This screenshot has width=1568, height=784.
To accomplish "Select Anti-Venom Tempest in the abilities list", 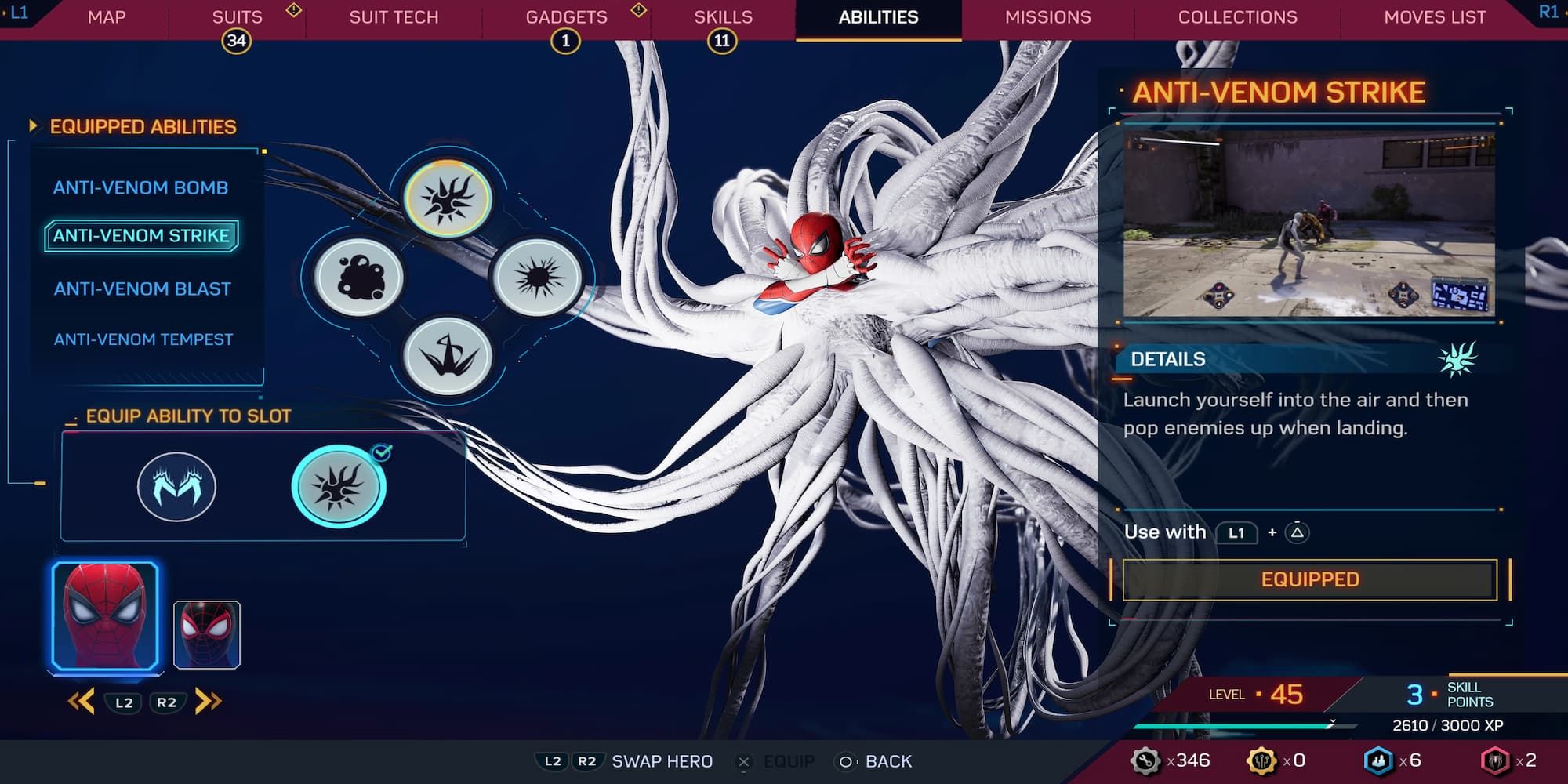I will click(x=143, y=339).
